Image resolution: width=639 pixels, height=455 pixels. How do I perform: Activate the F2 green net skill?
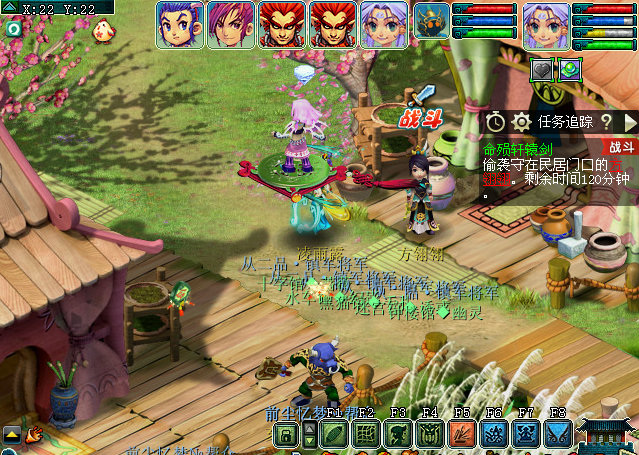tap(366, 434)
